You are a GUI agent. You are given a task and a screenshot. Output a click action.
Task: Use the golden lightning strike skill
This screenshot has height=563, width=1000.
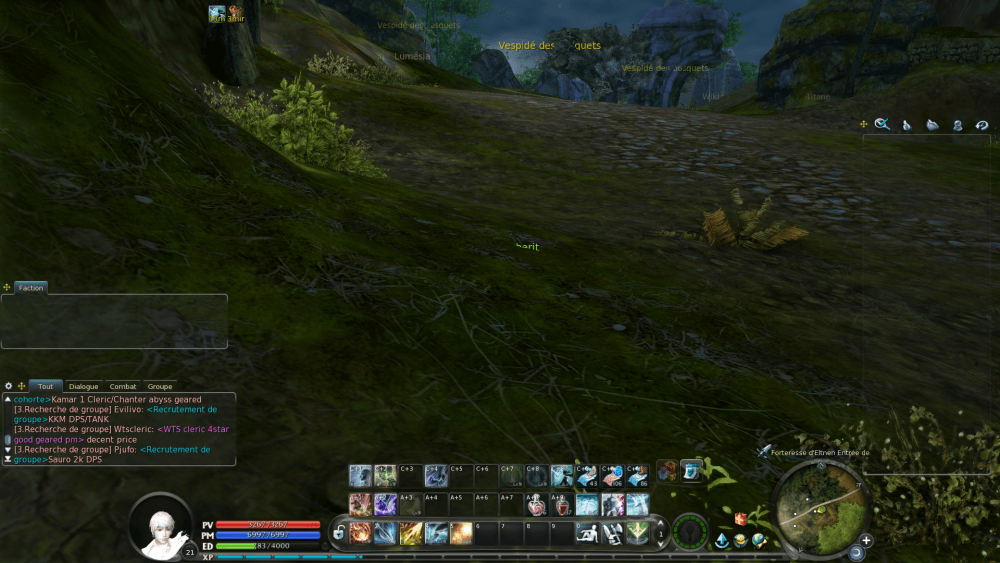411,532
